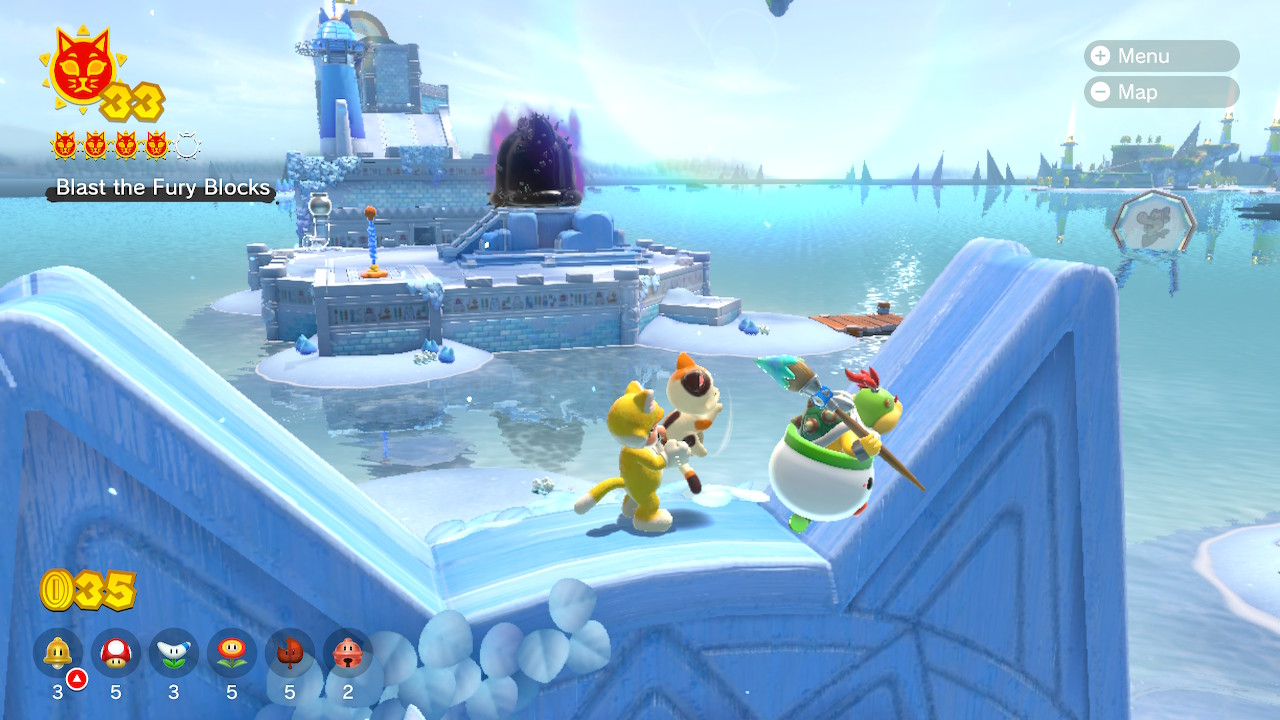Open the Menu button

coord(1160,56)
